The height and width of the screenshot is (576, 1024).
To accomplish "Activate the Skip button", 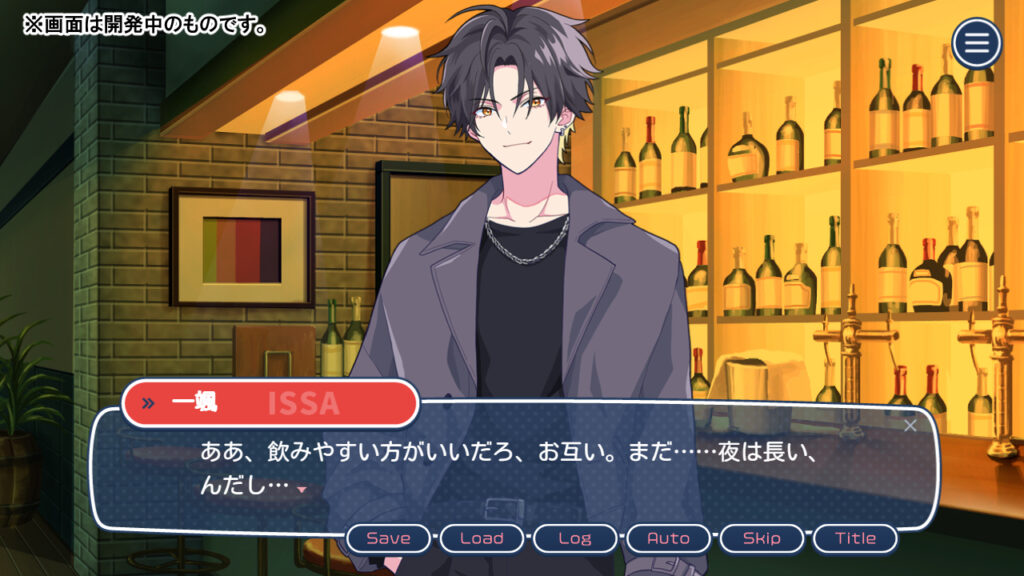I will pos(761,538).
